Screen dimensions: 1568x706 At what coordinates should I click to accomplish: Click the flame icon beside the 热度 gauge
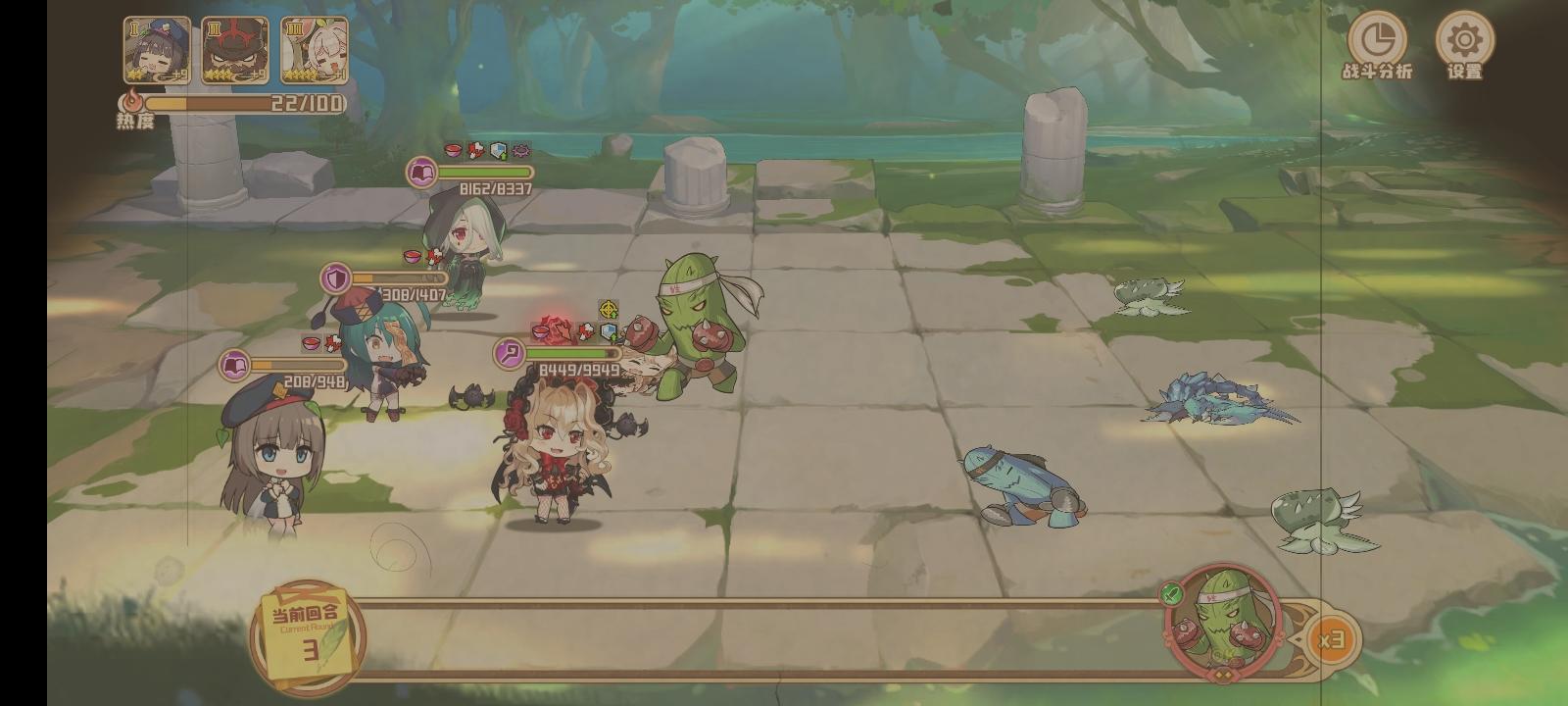click(x=130, y=101)
